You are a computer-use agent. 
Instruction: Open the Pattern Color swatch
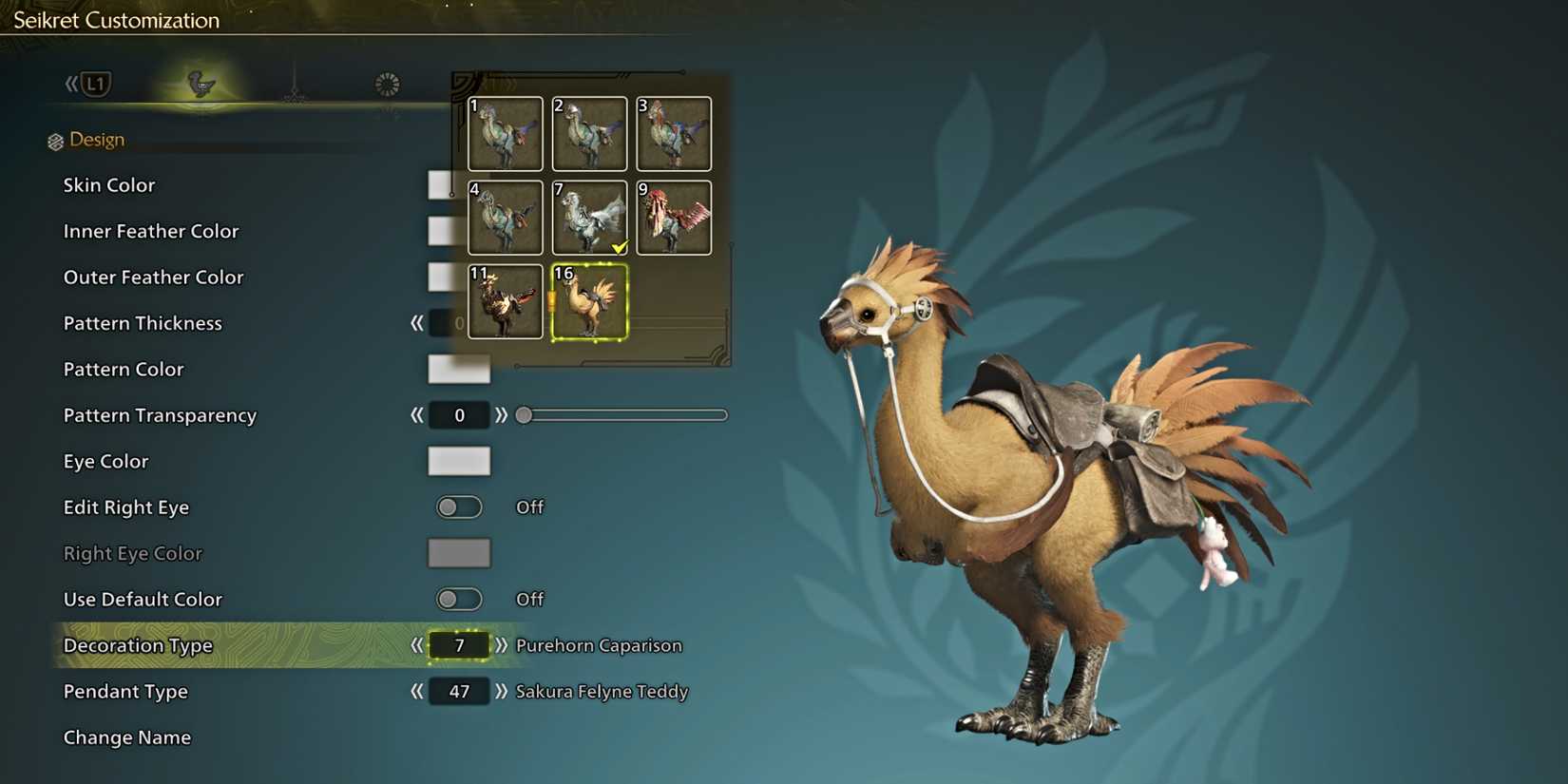[459, 370]
